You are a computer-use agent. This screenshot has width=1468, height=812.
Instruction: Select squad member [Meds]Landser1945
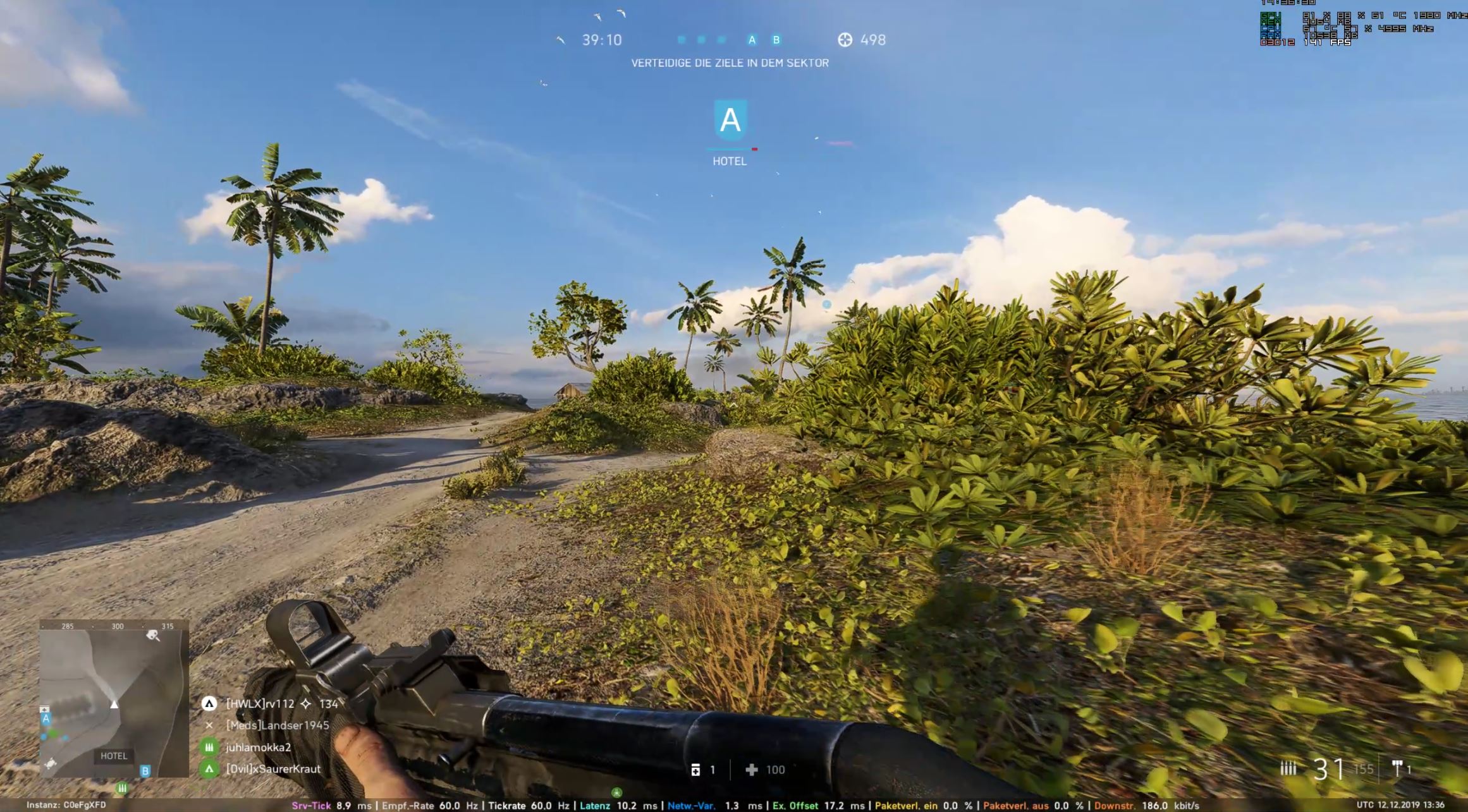click(x=277, y=725)
